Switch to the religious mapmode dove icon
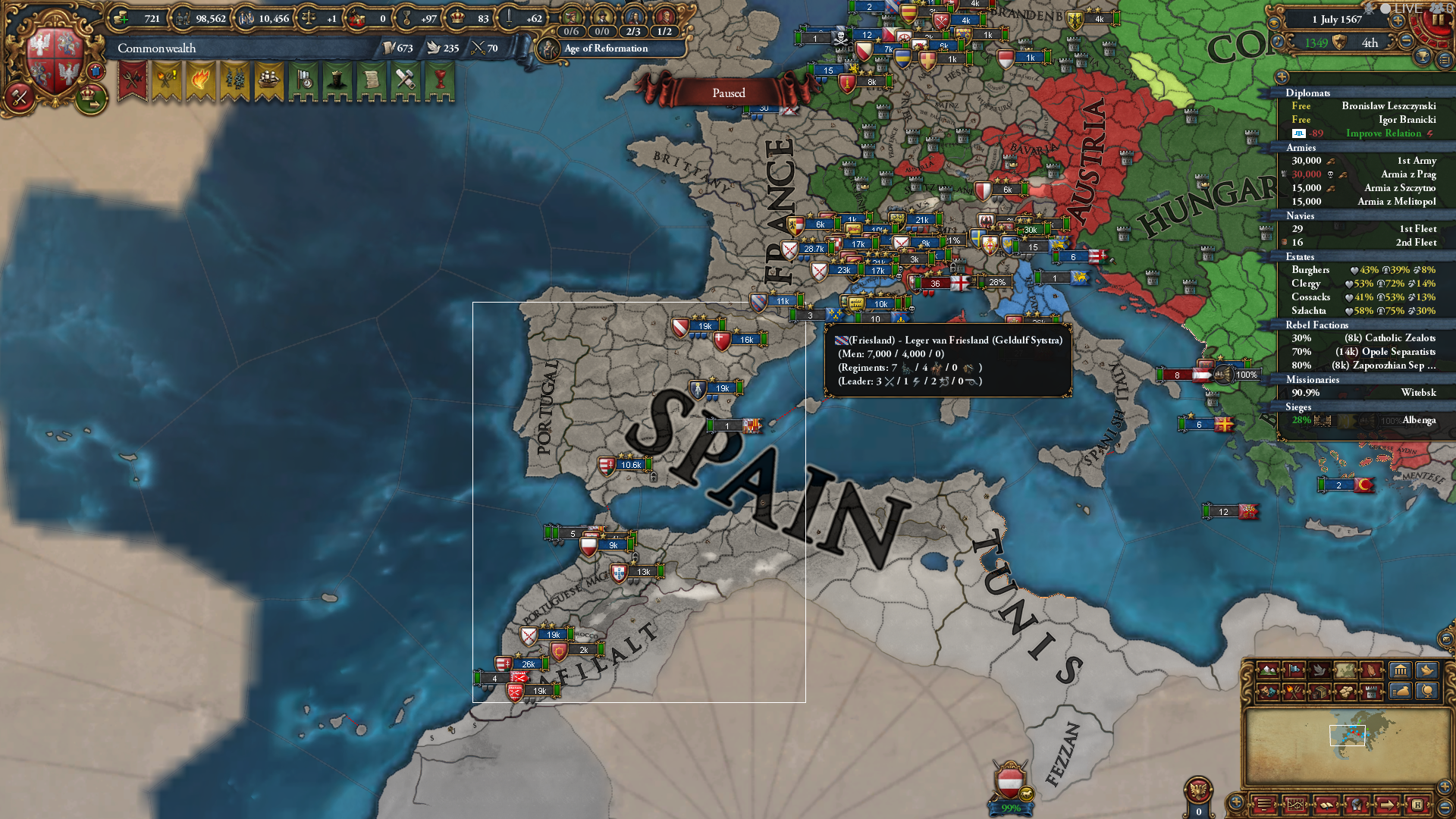The width and height of the screenshot is (1456, 819). [1319, 670]
